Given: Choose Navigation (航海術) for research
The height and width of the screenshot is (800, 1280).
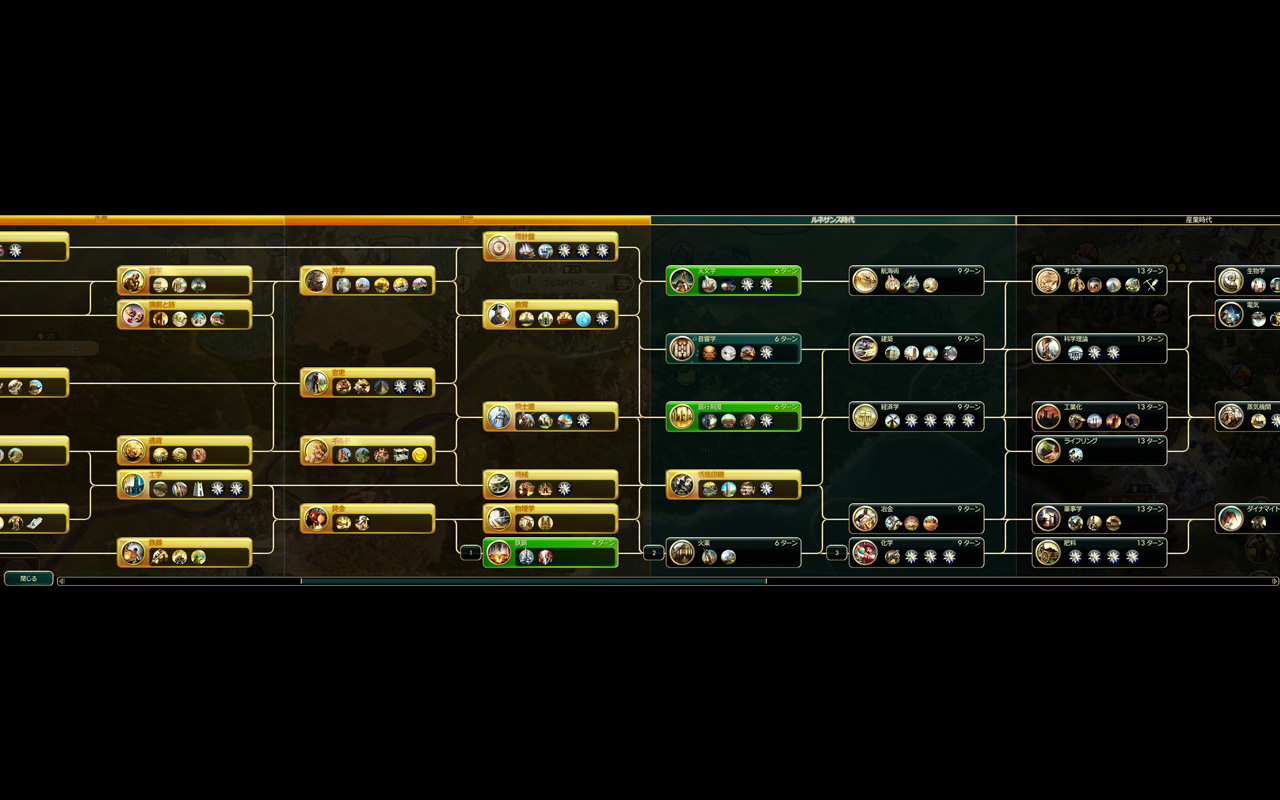Looking at the screenshot, I should [x=917, y=281].
